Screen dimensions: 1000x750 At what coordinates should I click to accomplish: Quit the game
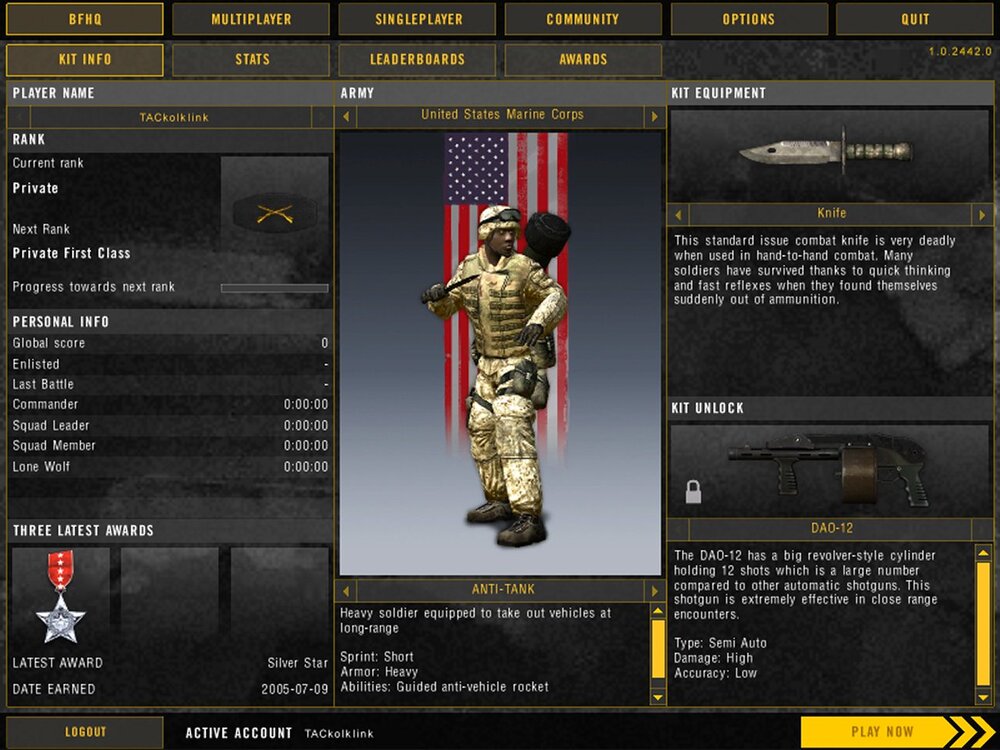(915, 19)
